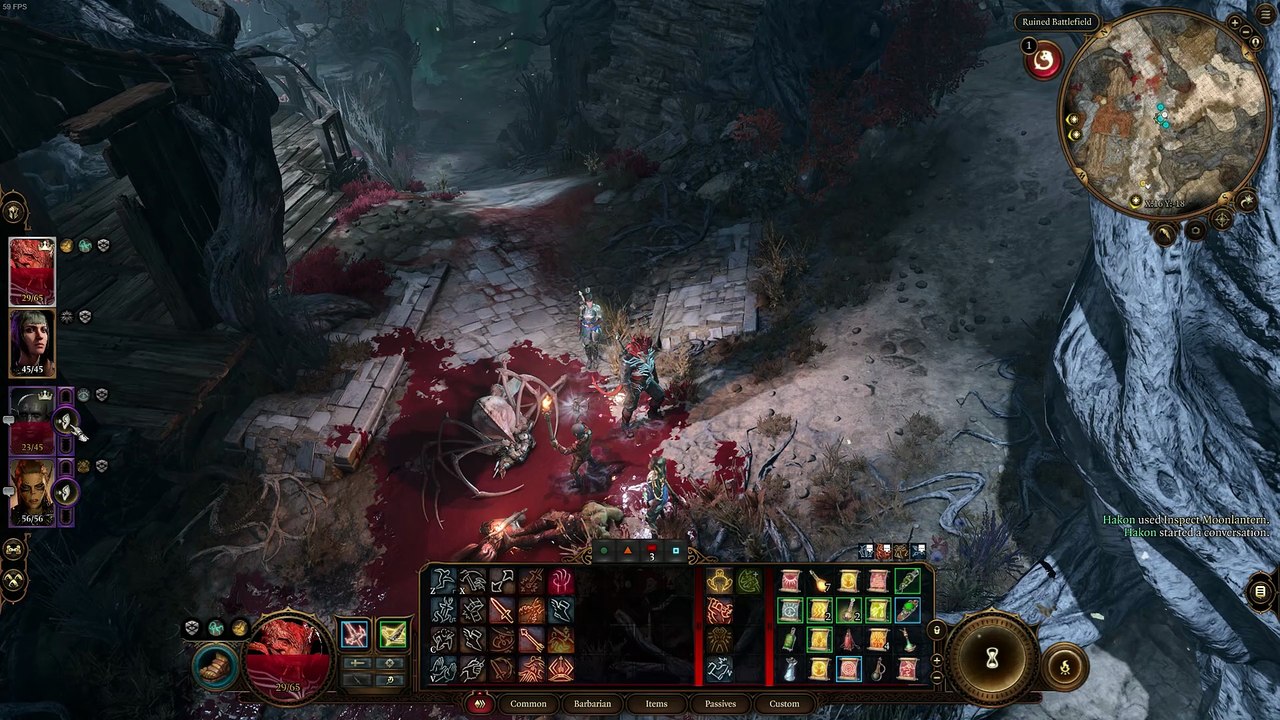The image size is (1280, 720).
Task: Click the red notification icon beside minimap
Action: pyautogui.click(x=1043, y=62)
